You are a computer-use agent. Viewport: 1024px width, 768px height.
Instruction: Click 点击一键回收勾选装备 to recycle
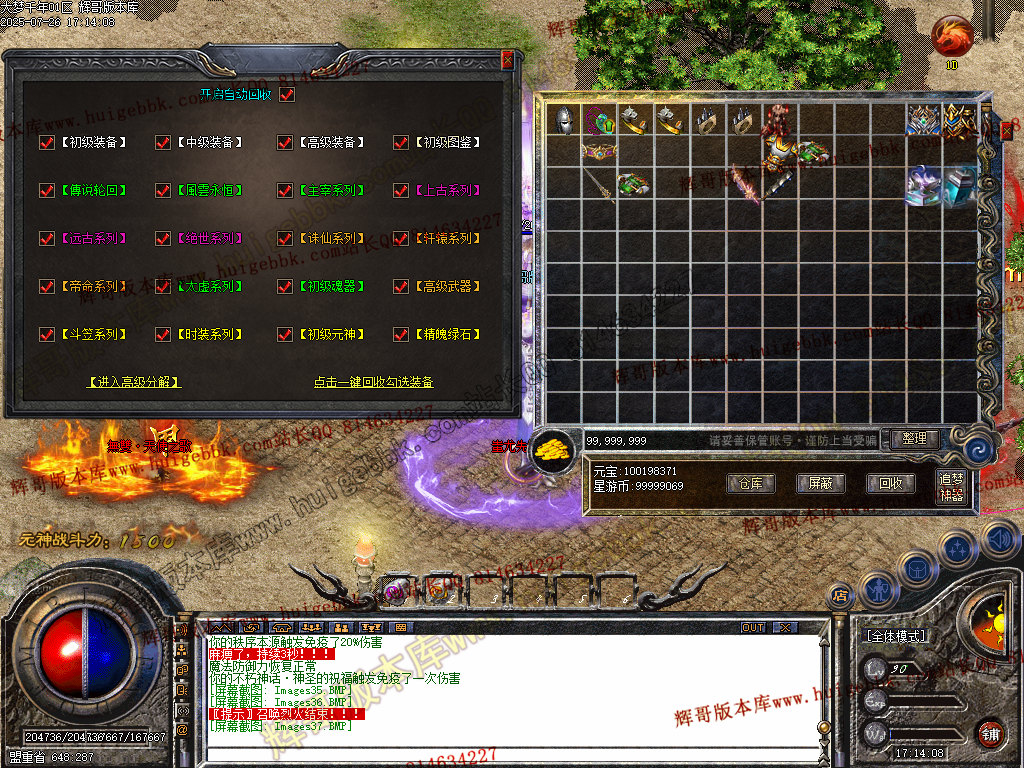click(x=373, y=382)
